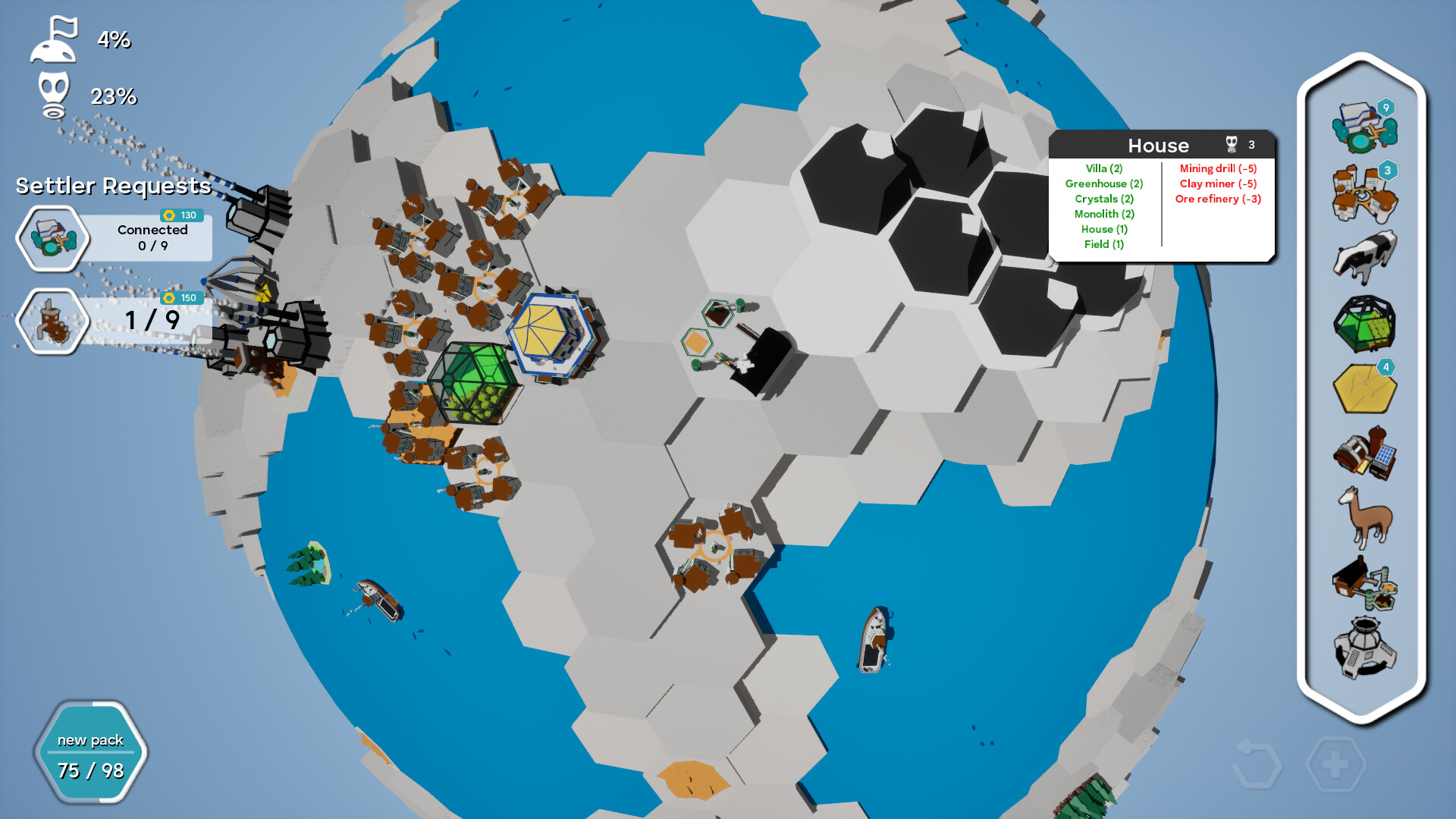Image resolution: width=1456 pixels, height=819 pixels.
Task: Select the empty yellow field tile
Action: (x=1364, y=387)
